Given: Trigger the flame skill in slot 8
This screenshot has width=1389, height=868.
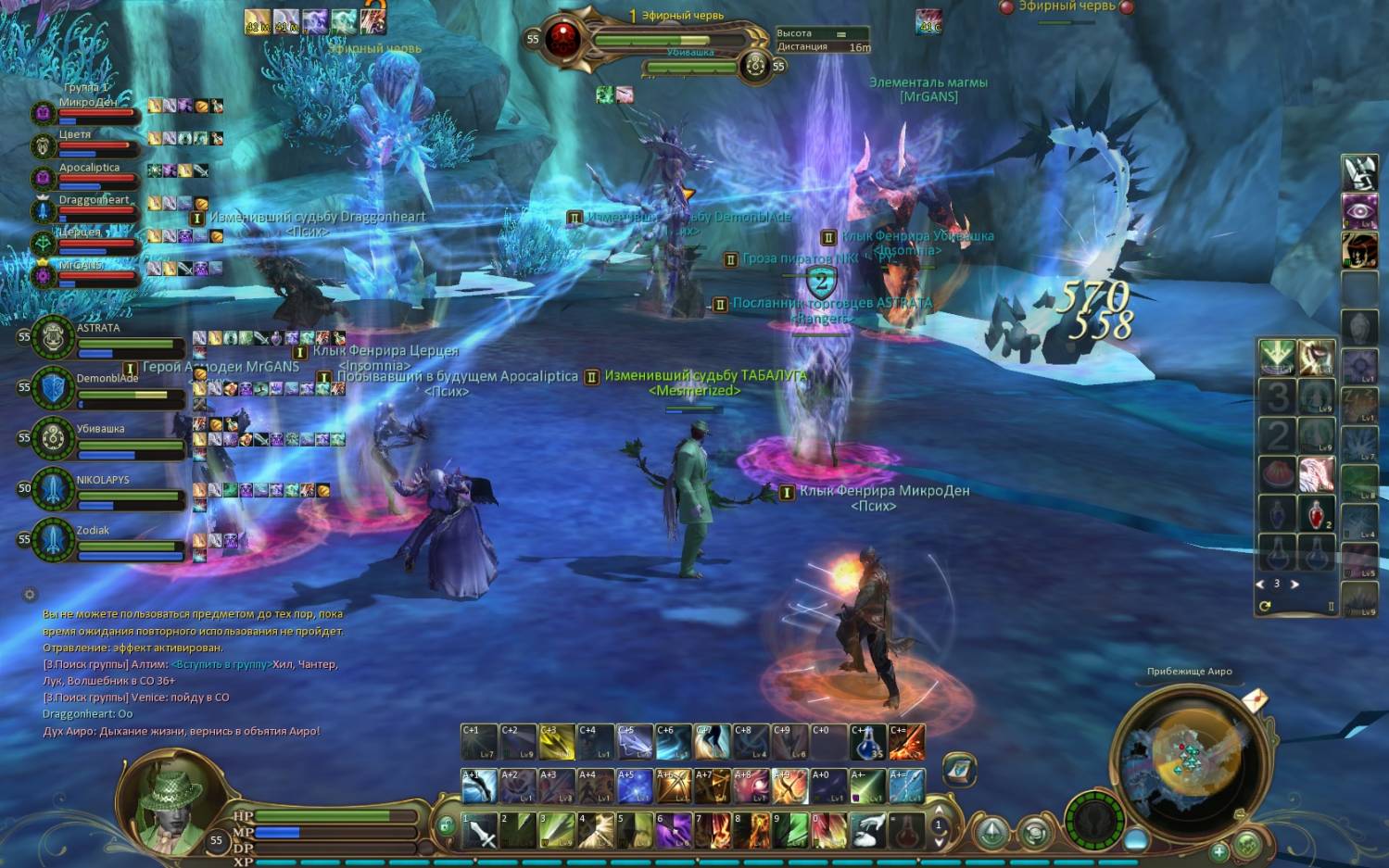Looking at the screenshot, I should [x=751, y=831].
